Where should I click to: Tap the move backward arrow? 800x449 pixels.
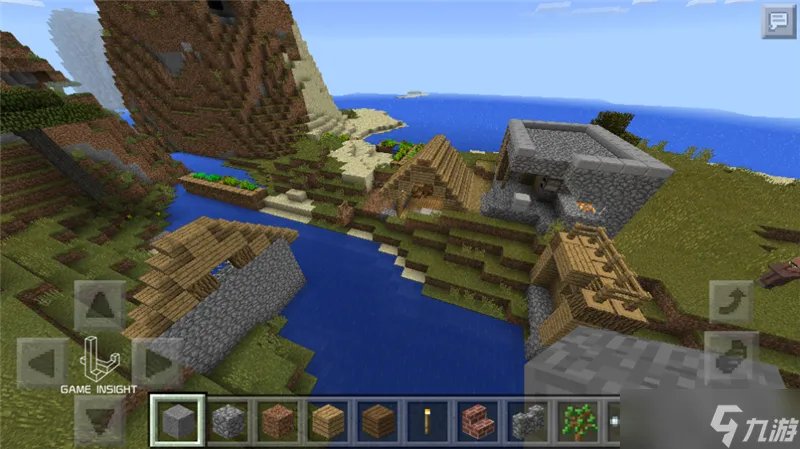pyautogui.click(x=99, y=418)
